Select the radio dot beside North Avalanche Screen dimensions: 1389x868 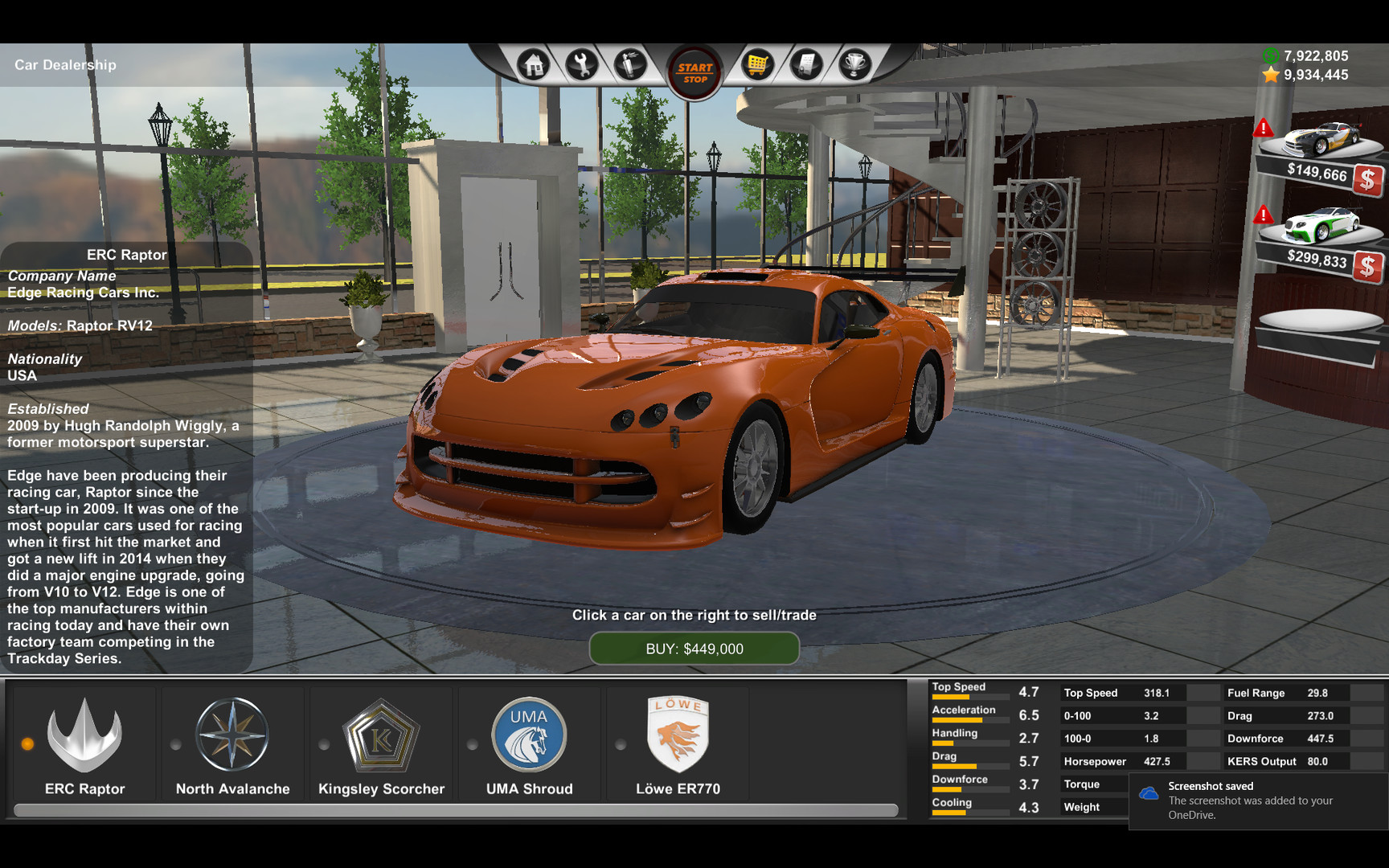[175, 743]
